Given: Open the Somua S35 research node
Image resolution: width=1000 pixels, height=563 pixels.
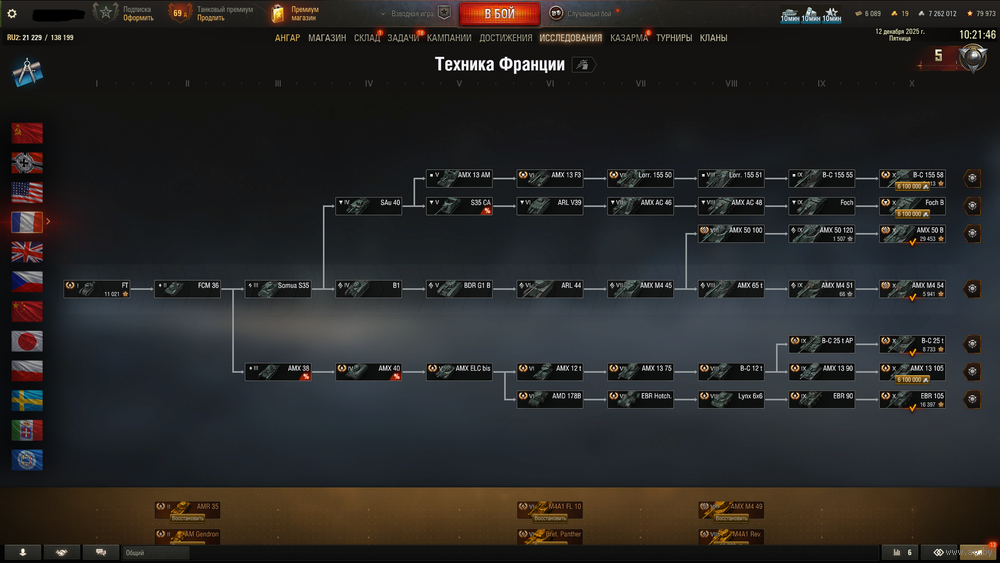Looking at the screenshot, I should coord(279,289).
